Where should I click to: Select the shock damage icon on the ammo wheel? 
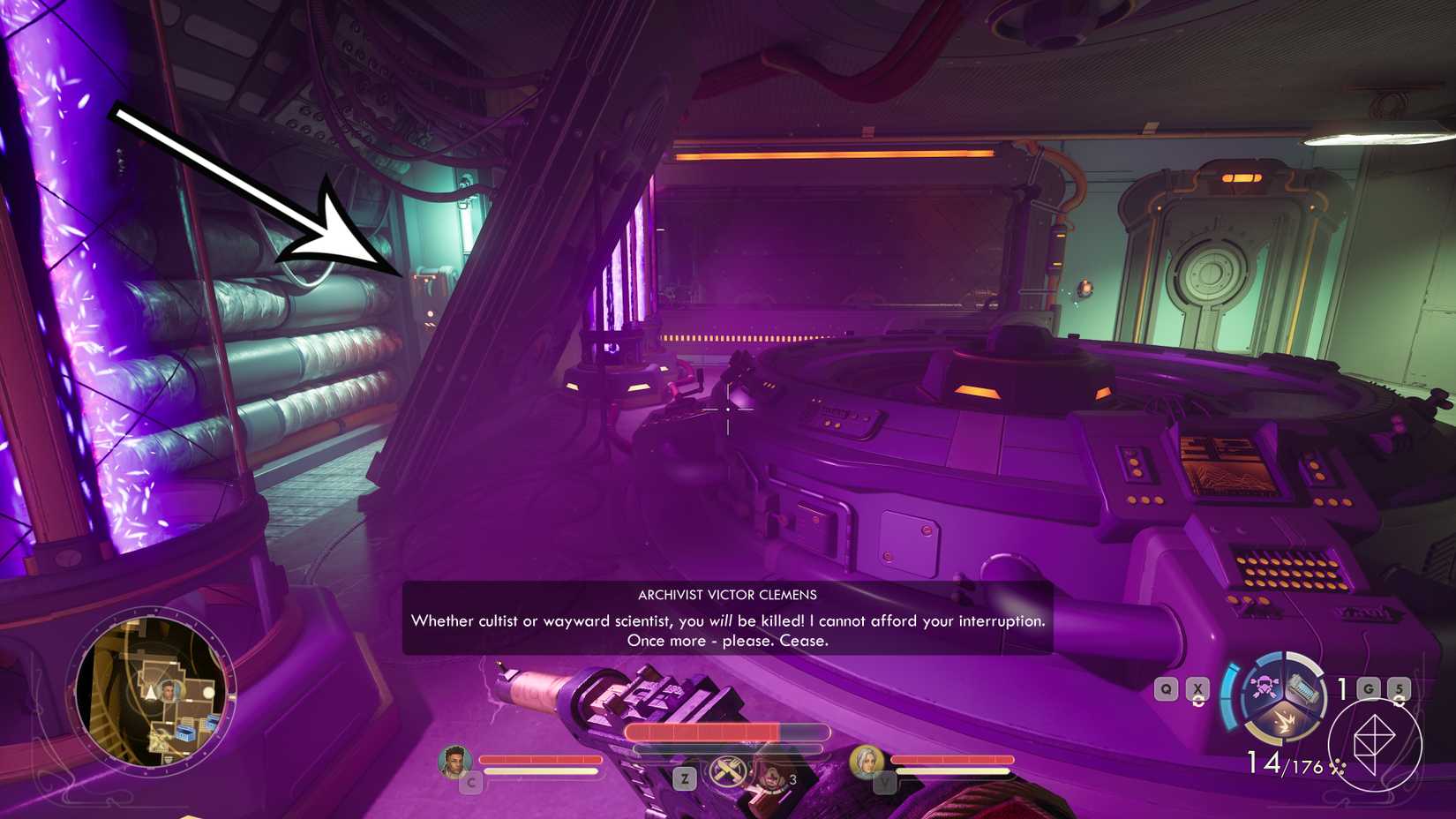point(1285,722)
